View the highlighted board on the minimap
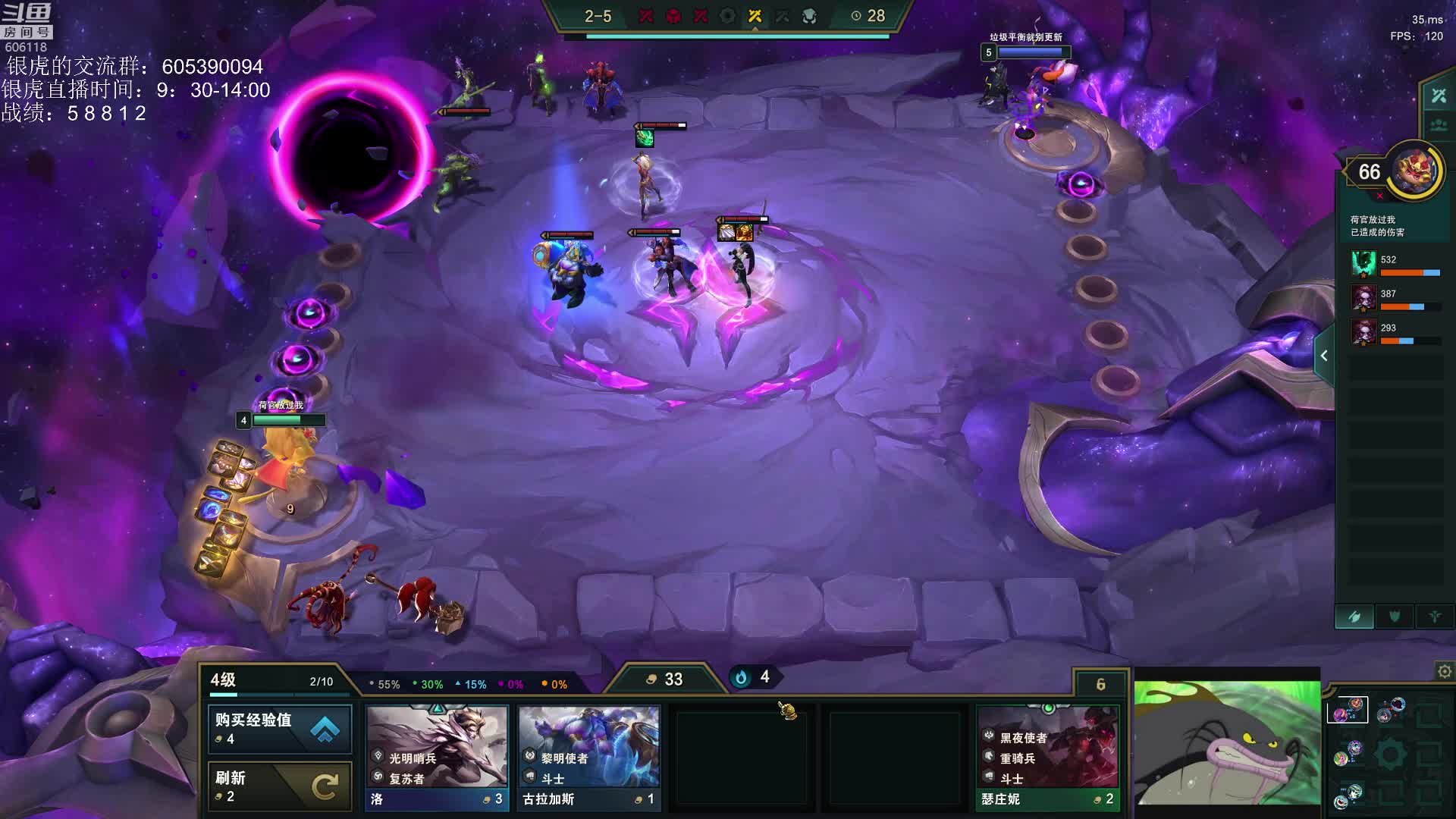Image resolution: width=1456 pixels, height=819 pixels. coord(1347,710)
